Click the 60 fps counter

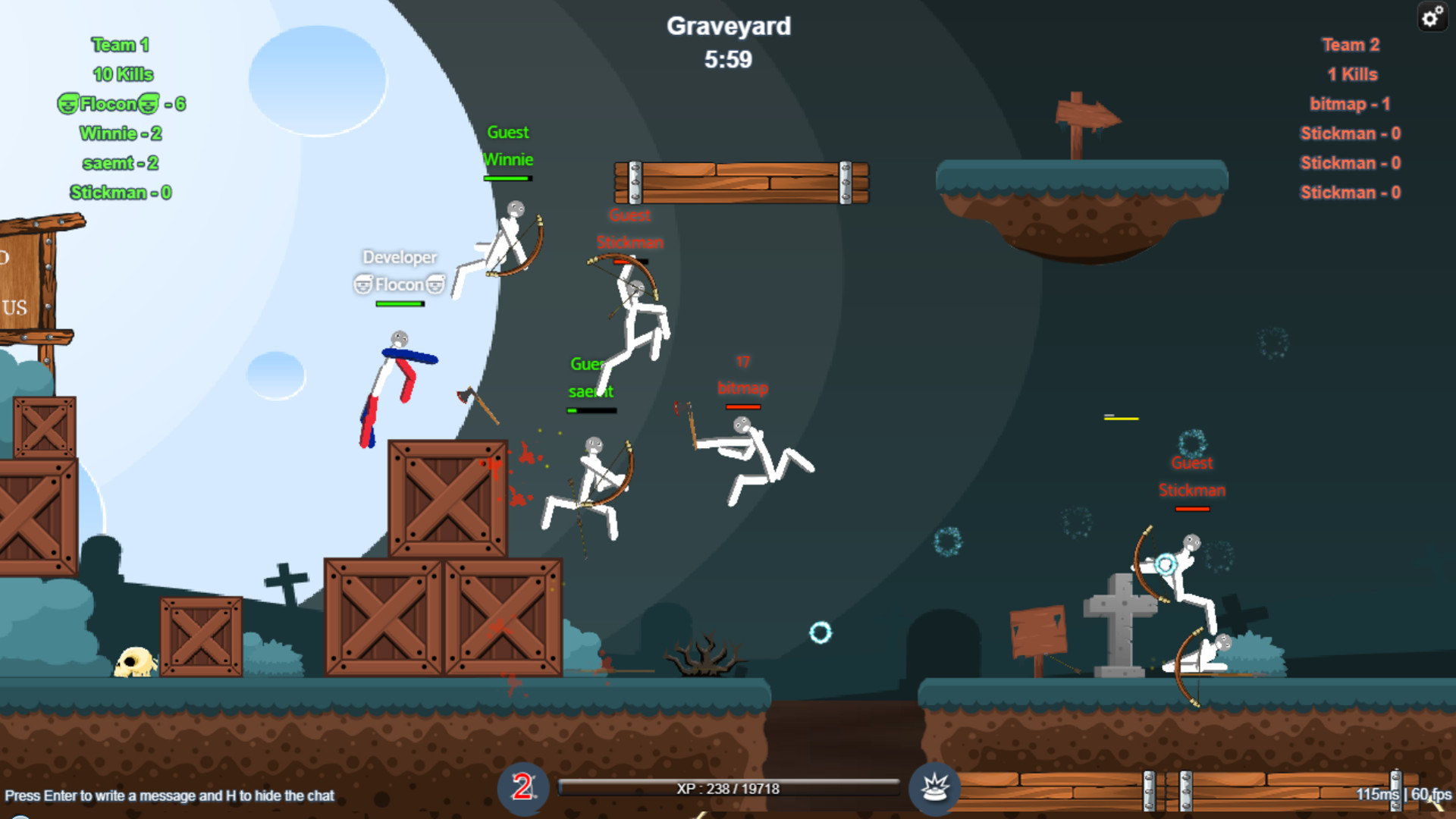point(1430,793)
